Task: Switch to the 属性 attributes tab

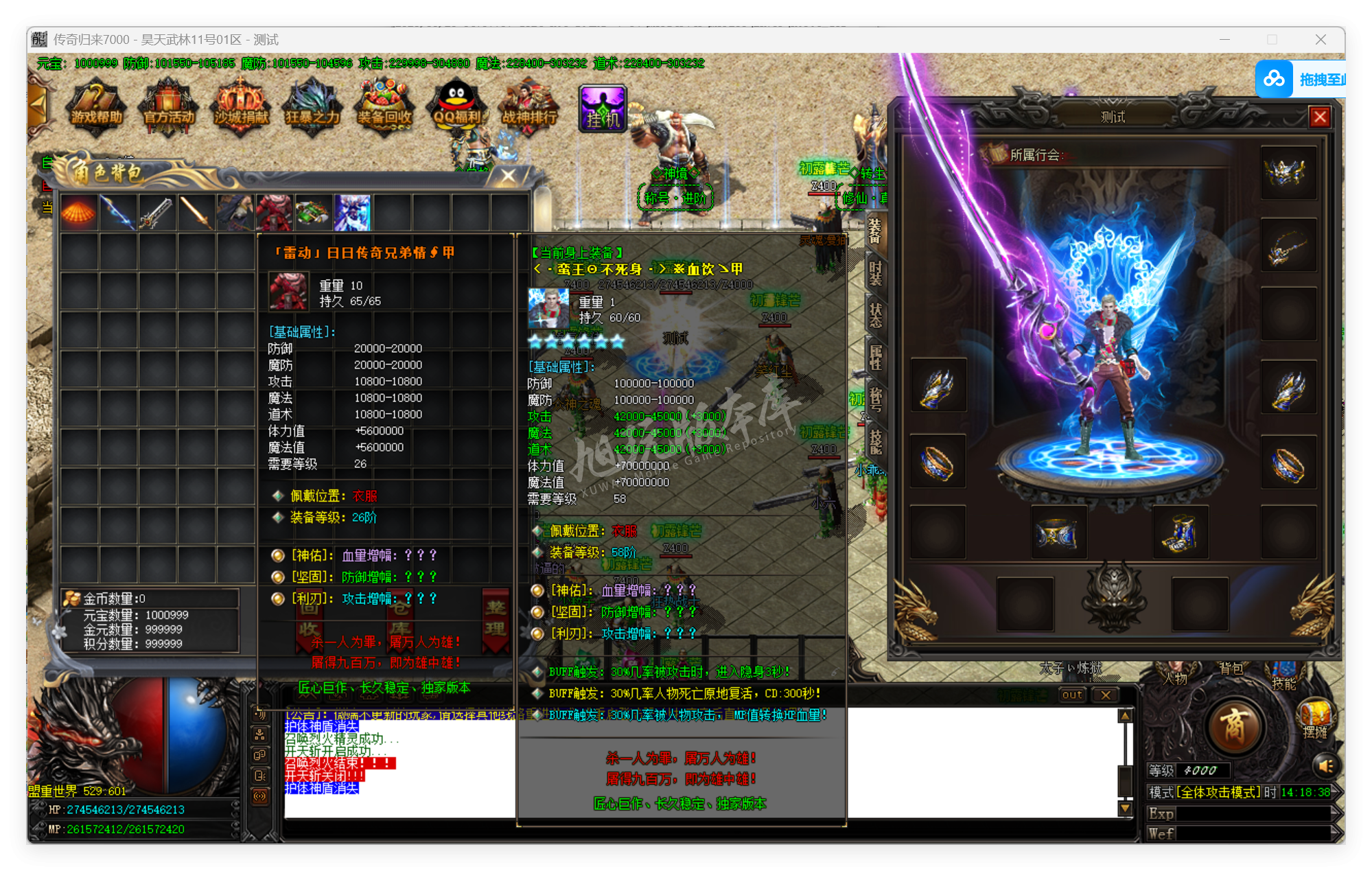Action: pyautogui.click(x=874, y=351)
